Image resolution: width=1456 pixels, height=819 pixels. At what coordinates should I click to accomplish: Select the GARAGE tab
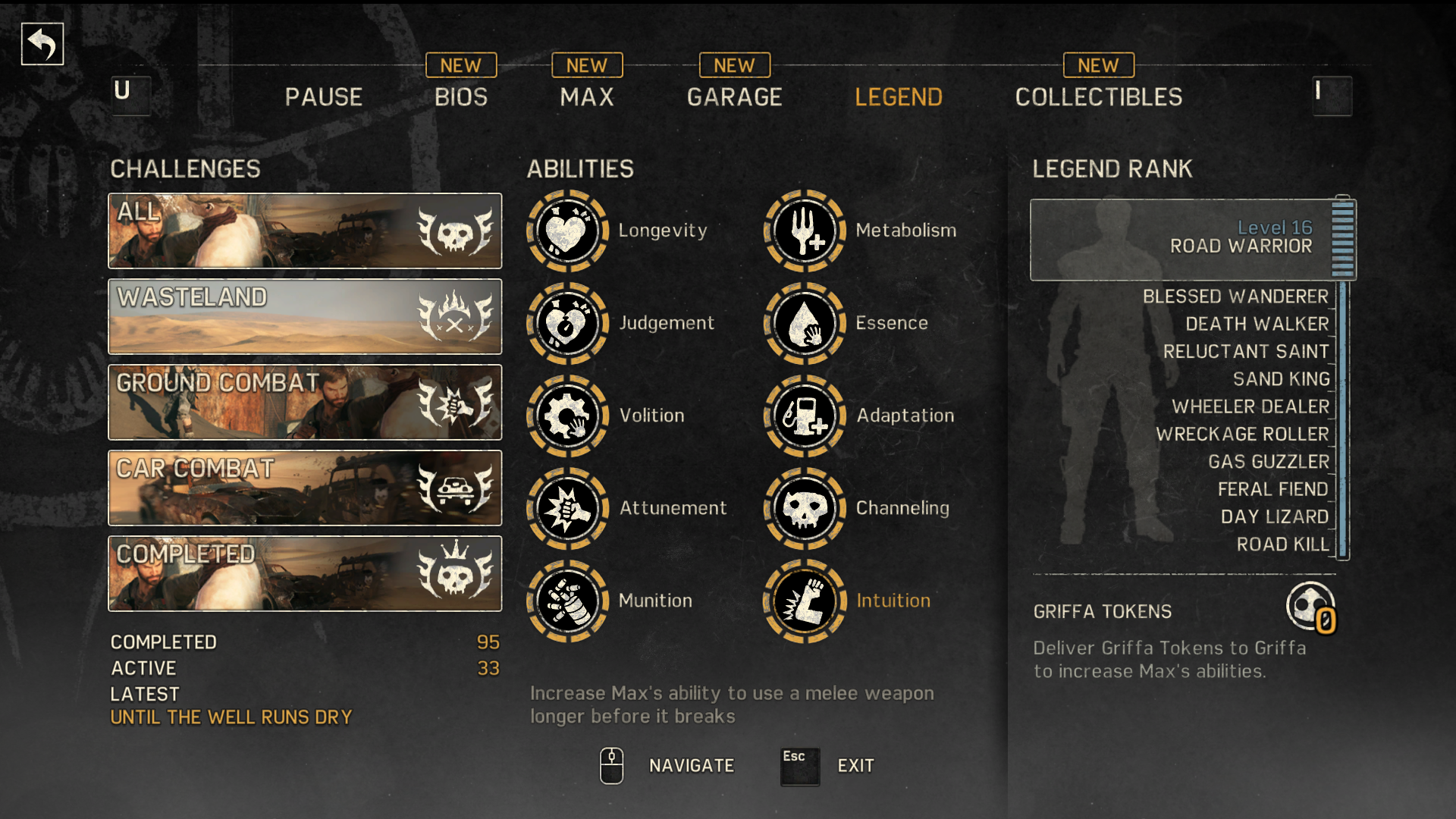734,97
